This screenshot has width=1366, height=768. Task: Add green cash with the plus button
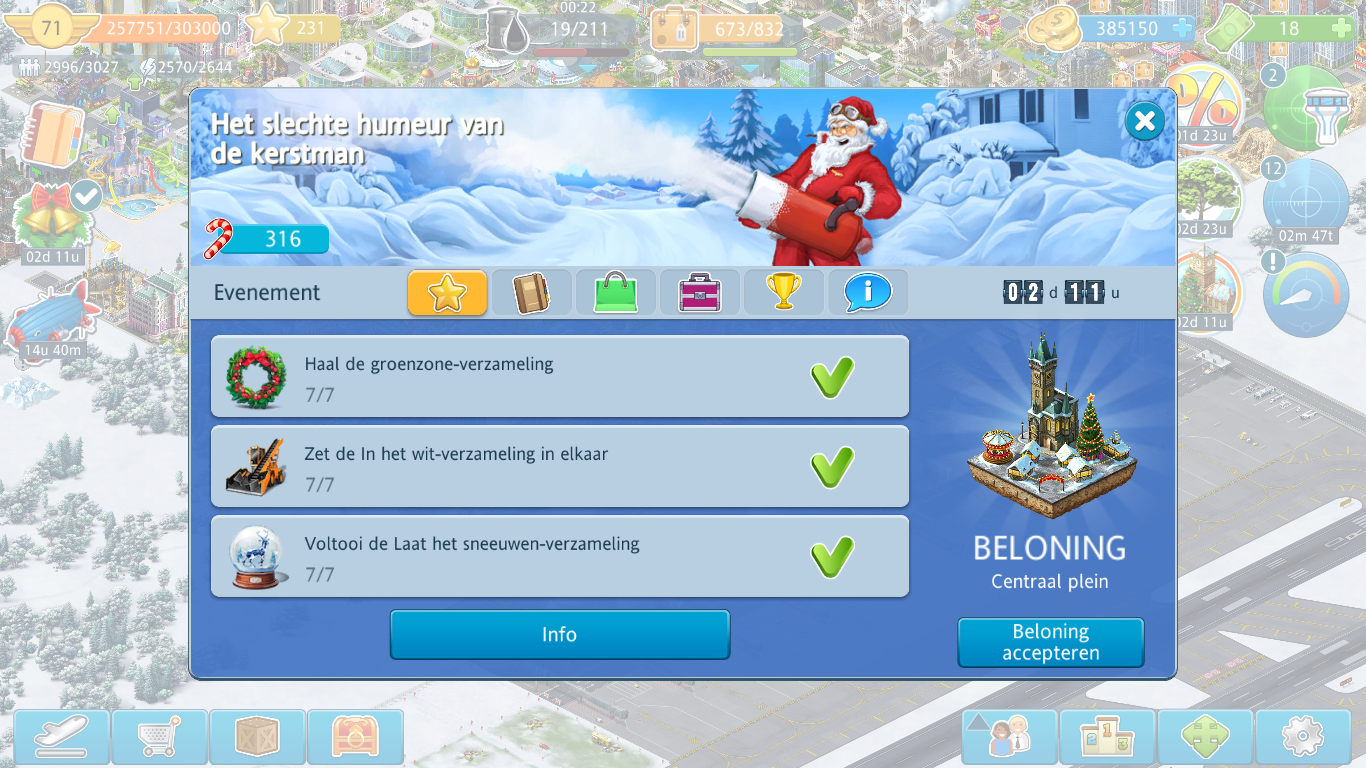pyautogui.click(x=1340, y=29)
